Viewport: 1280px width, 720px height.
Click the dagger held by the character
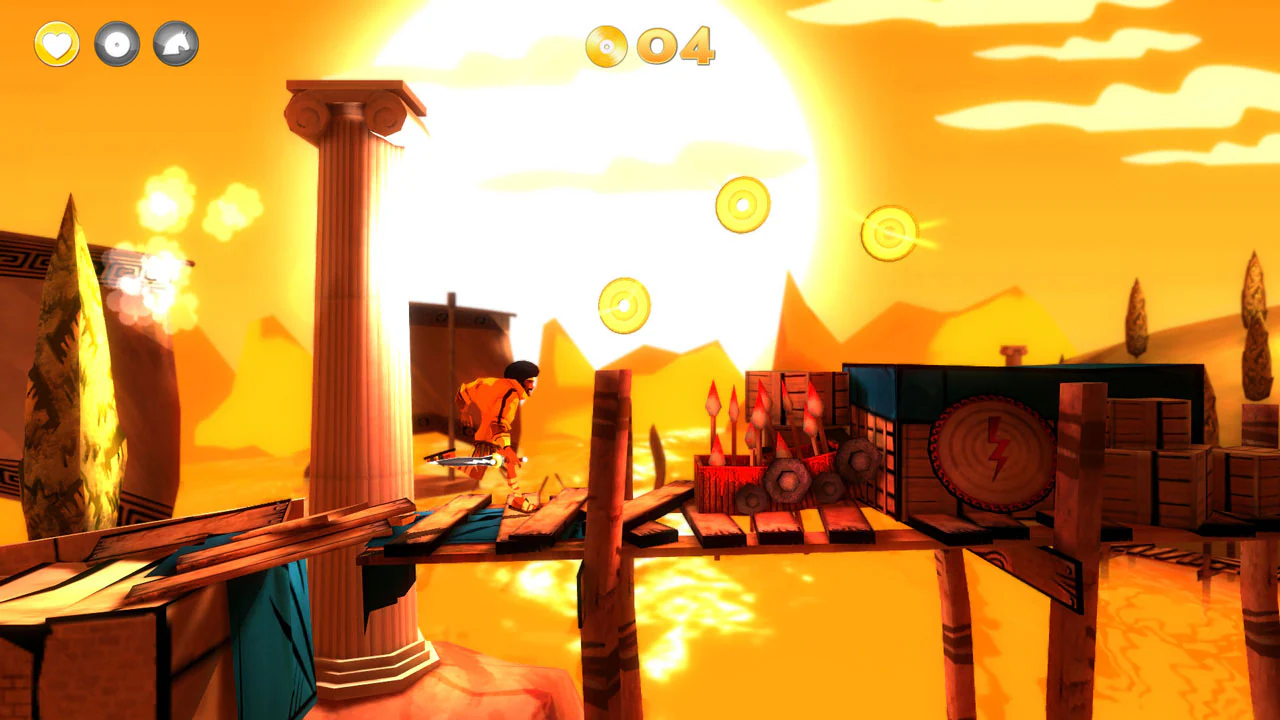tap(466, 462)
